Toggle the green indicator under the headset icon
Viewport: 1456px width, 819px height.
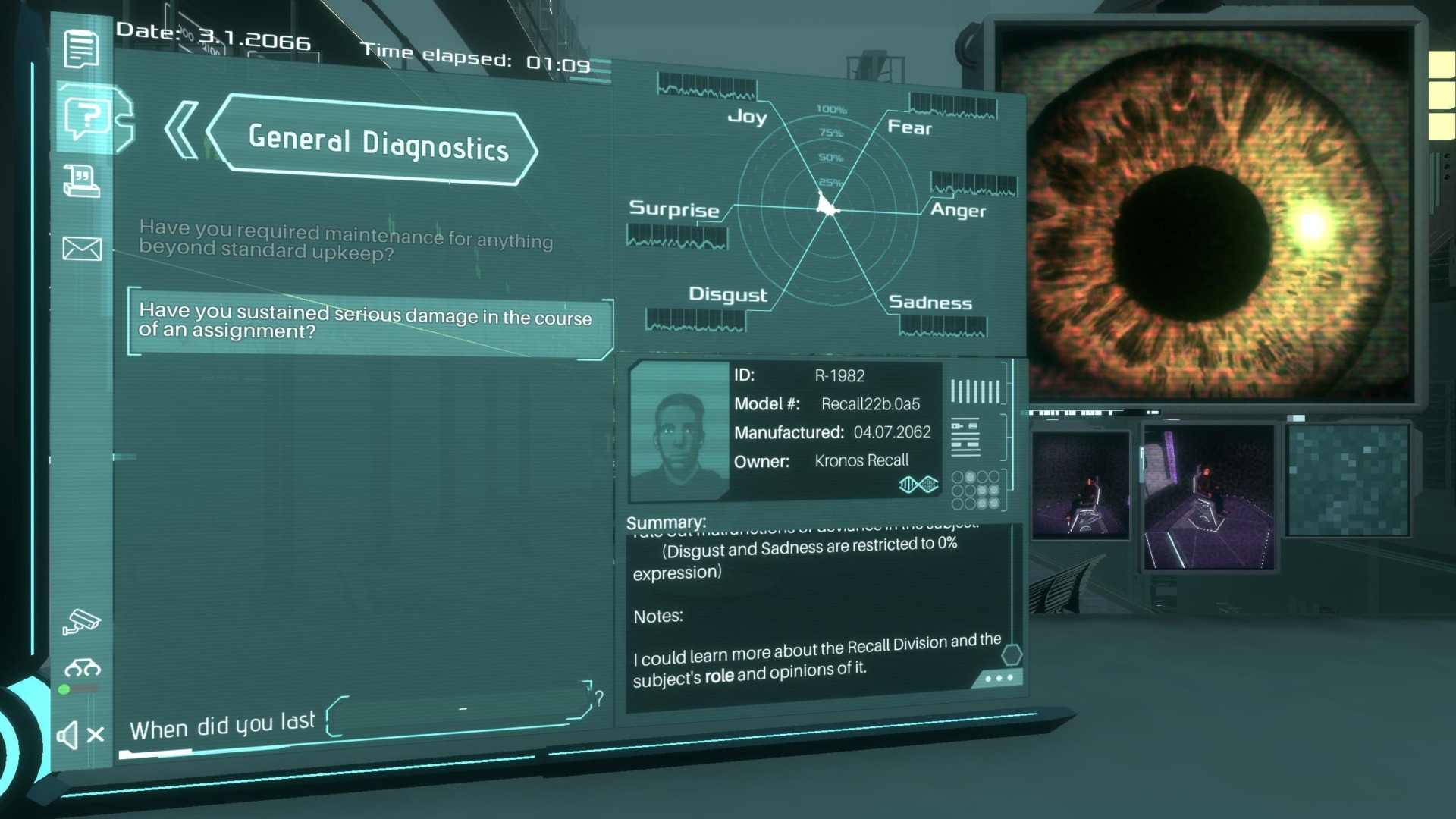tap(64, 691)
